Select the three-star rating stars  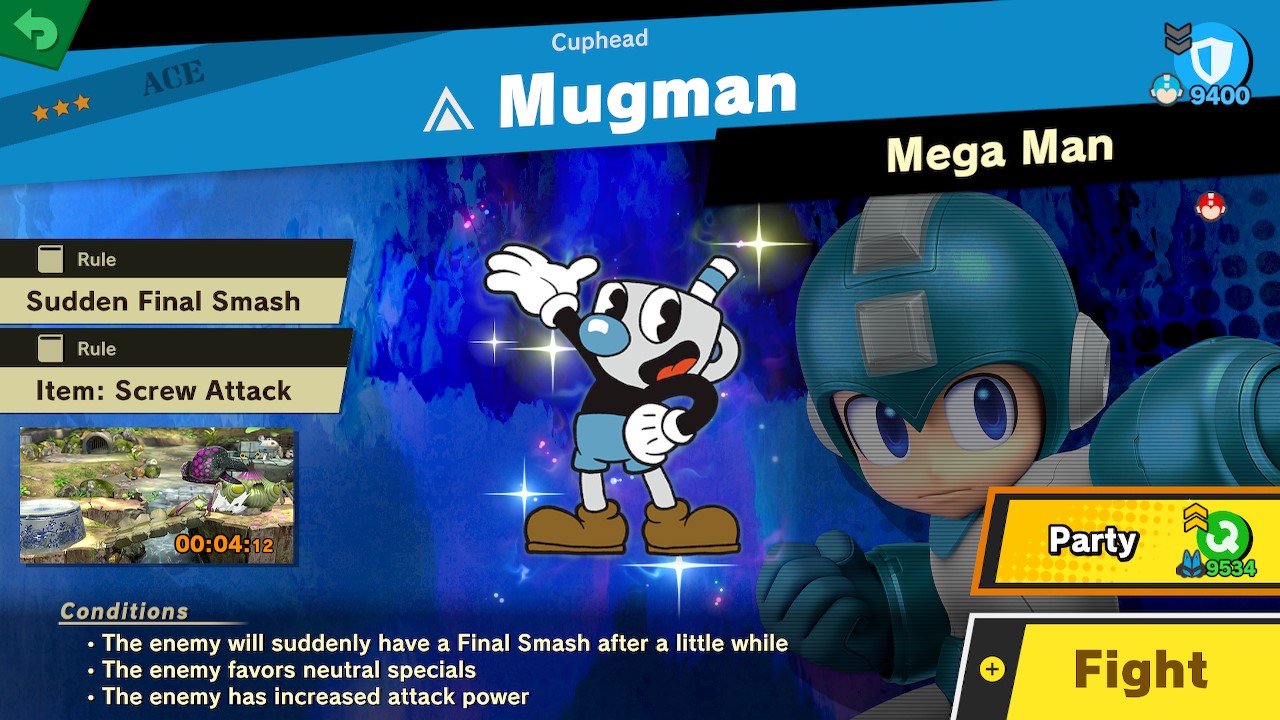61,105
